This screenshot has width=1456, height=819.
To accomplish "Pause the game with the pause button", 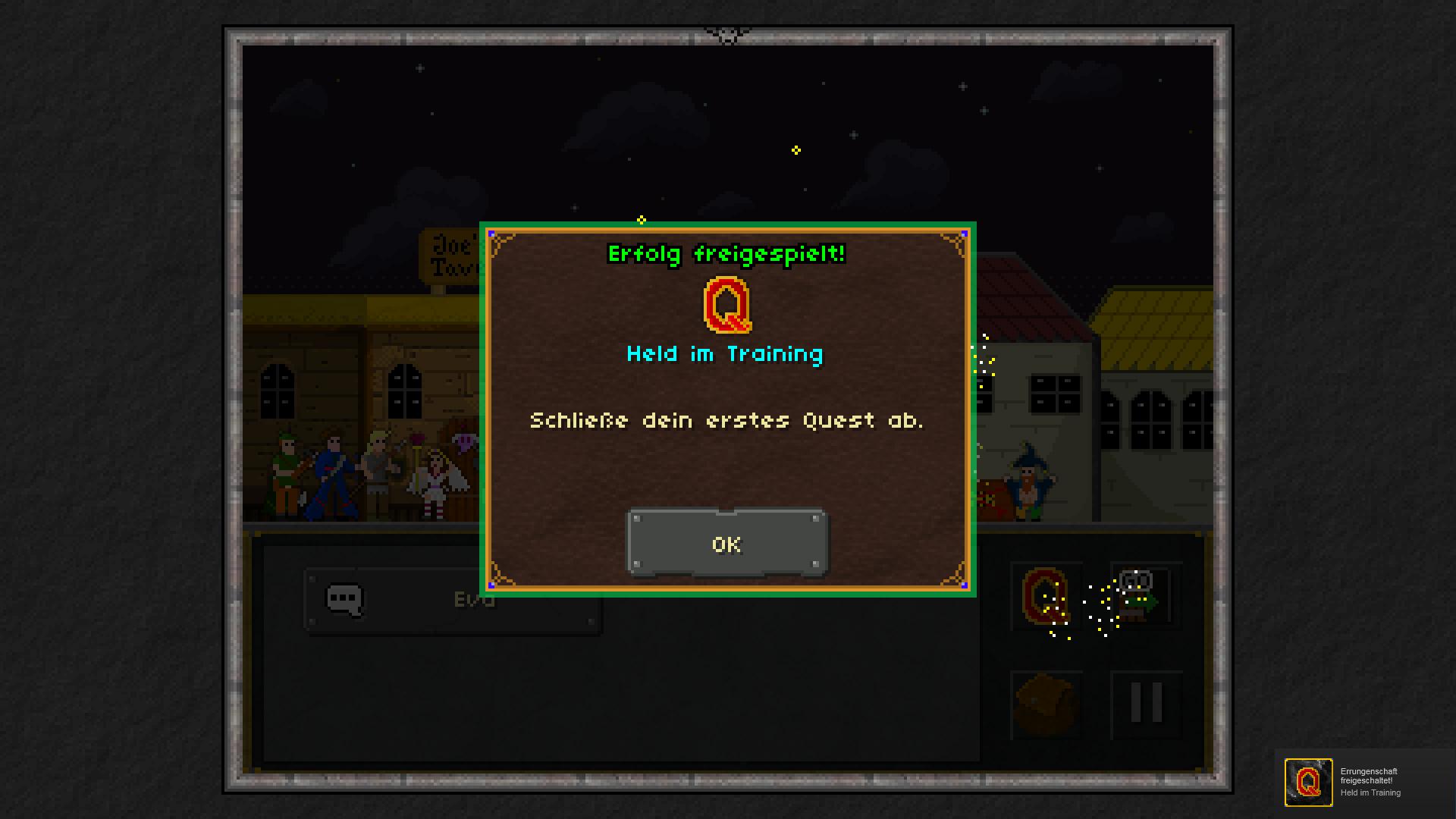I will coord(1146,704).
